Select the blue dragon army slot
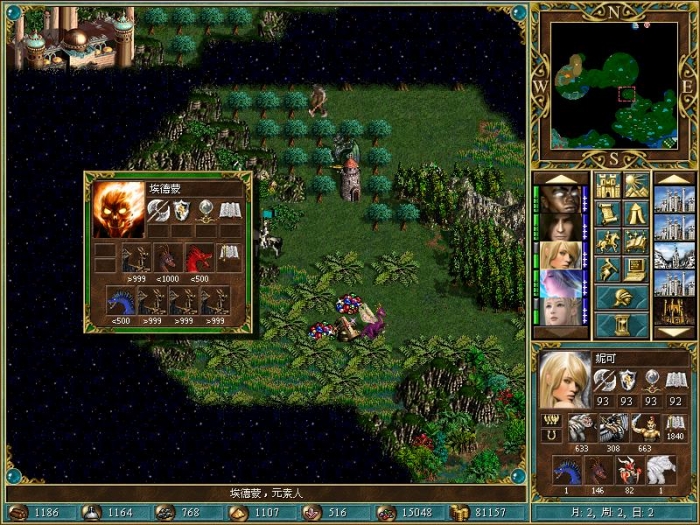 point(565,469)
